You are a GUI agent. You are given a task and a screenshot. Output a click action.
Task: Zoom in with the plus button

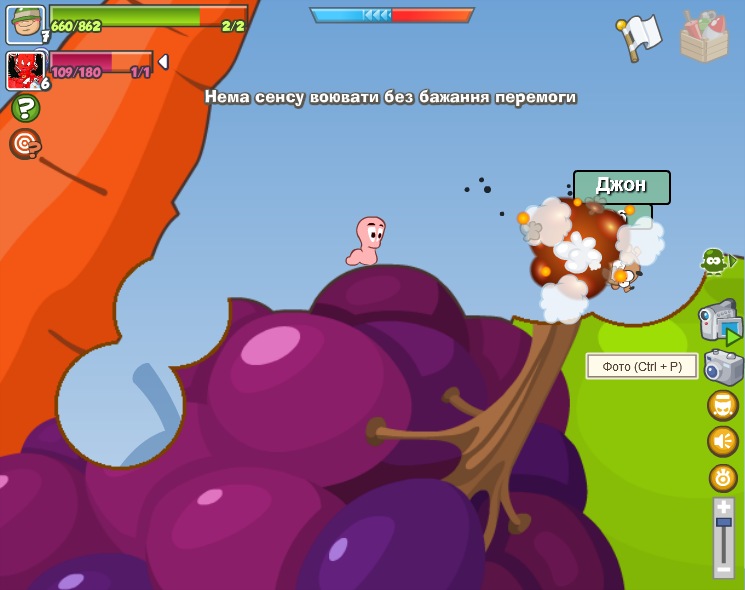point(724,507)
